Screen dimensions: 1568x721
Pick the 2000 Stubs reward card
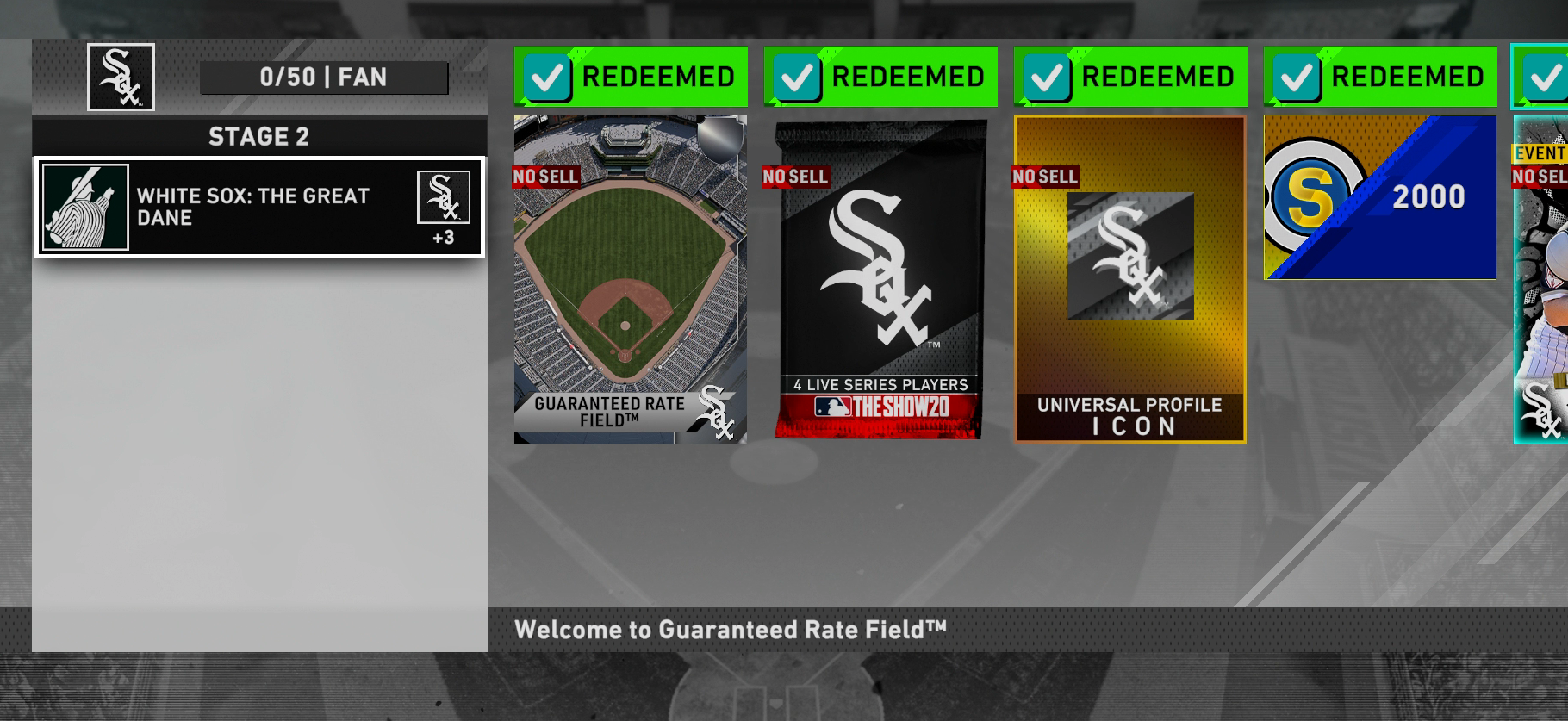pyautogui.click(x=1379, y=197)
